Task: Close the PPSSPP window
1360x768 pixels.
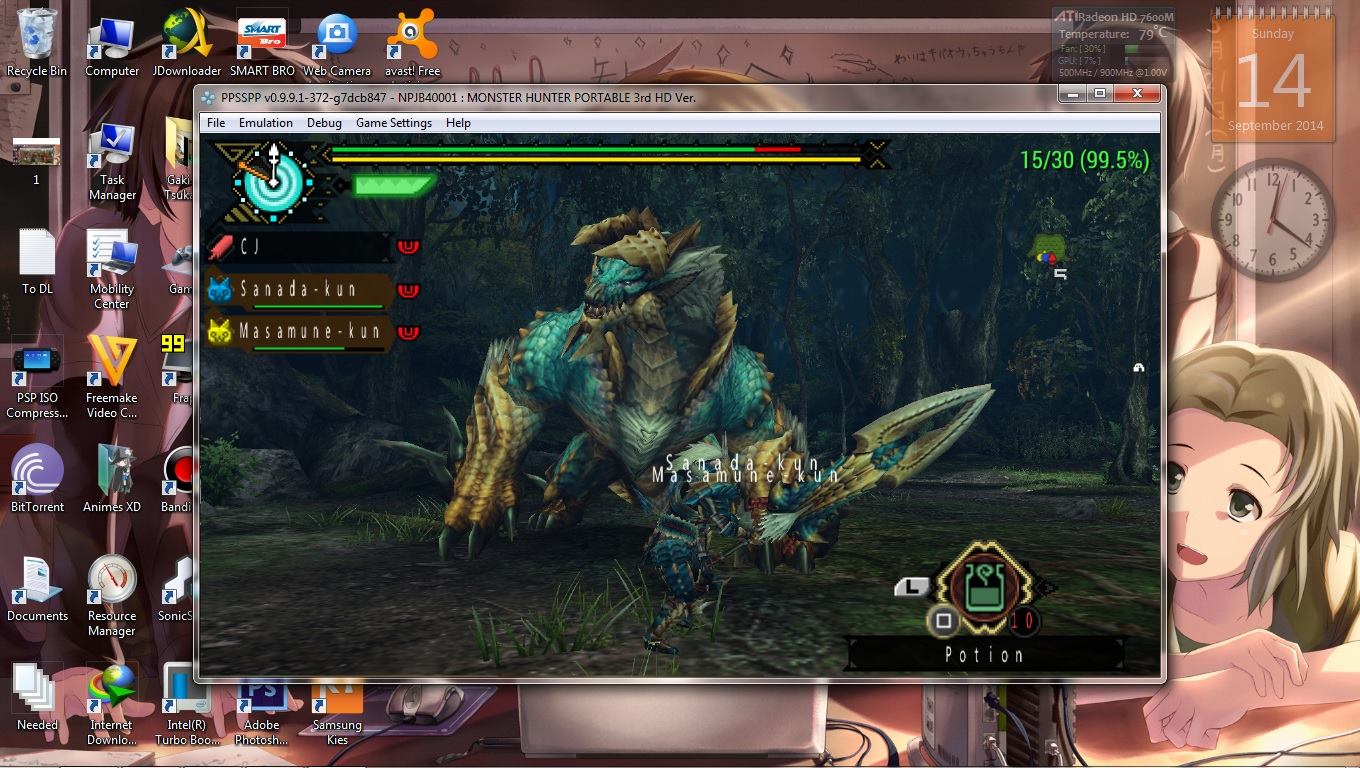Action: pos(1137,94)
